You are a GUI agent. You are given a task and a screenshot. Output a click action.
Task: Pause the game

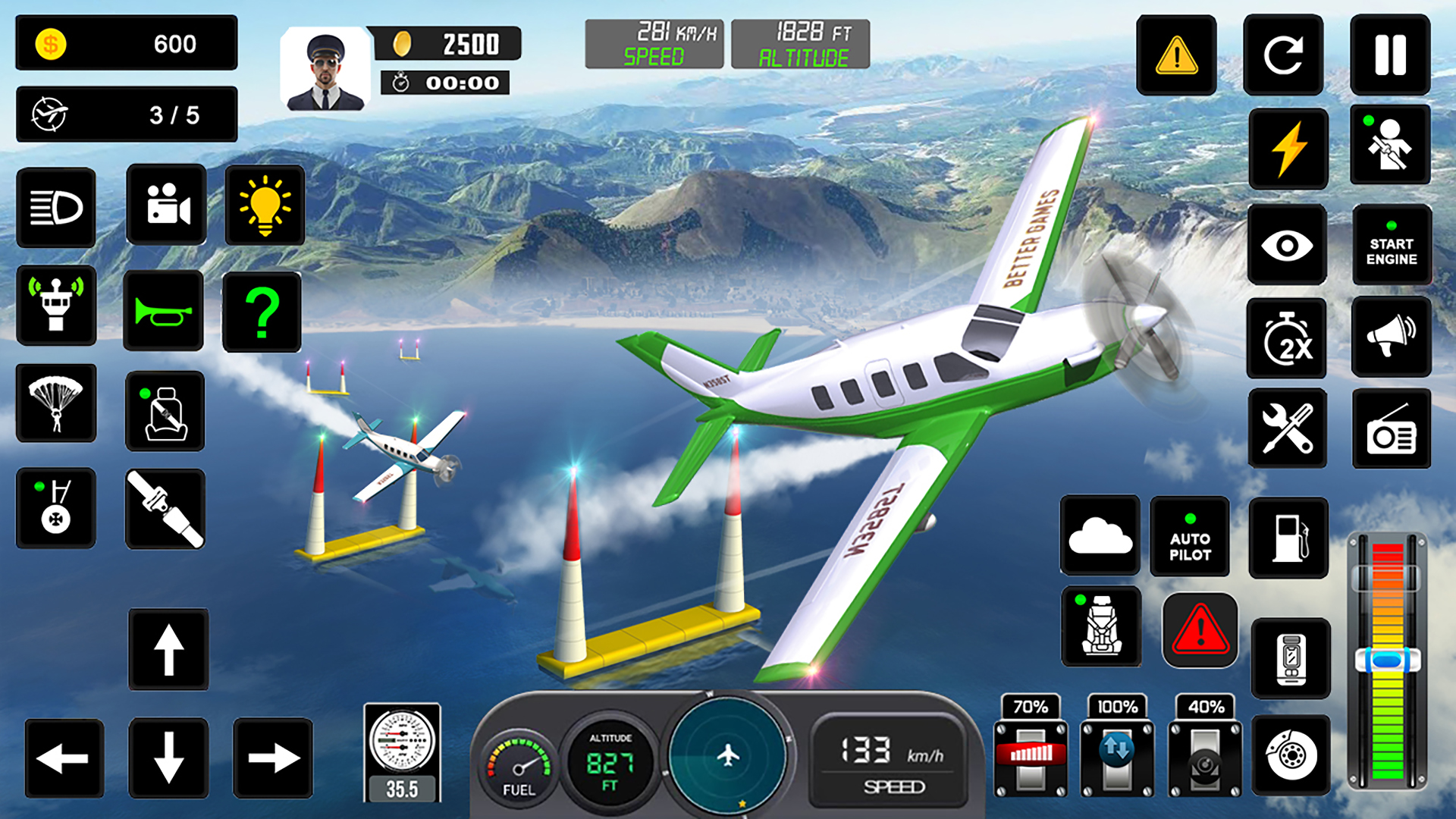click(x=1392, y=57)
